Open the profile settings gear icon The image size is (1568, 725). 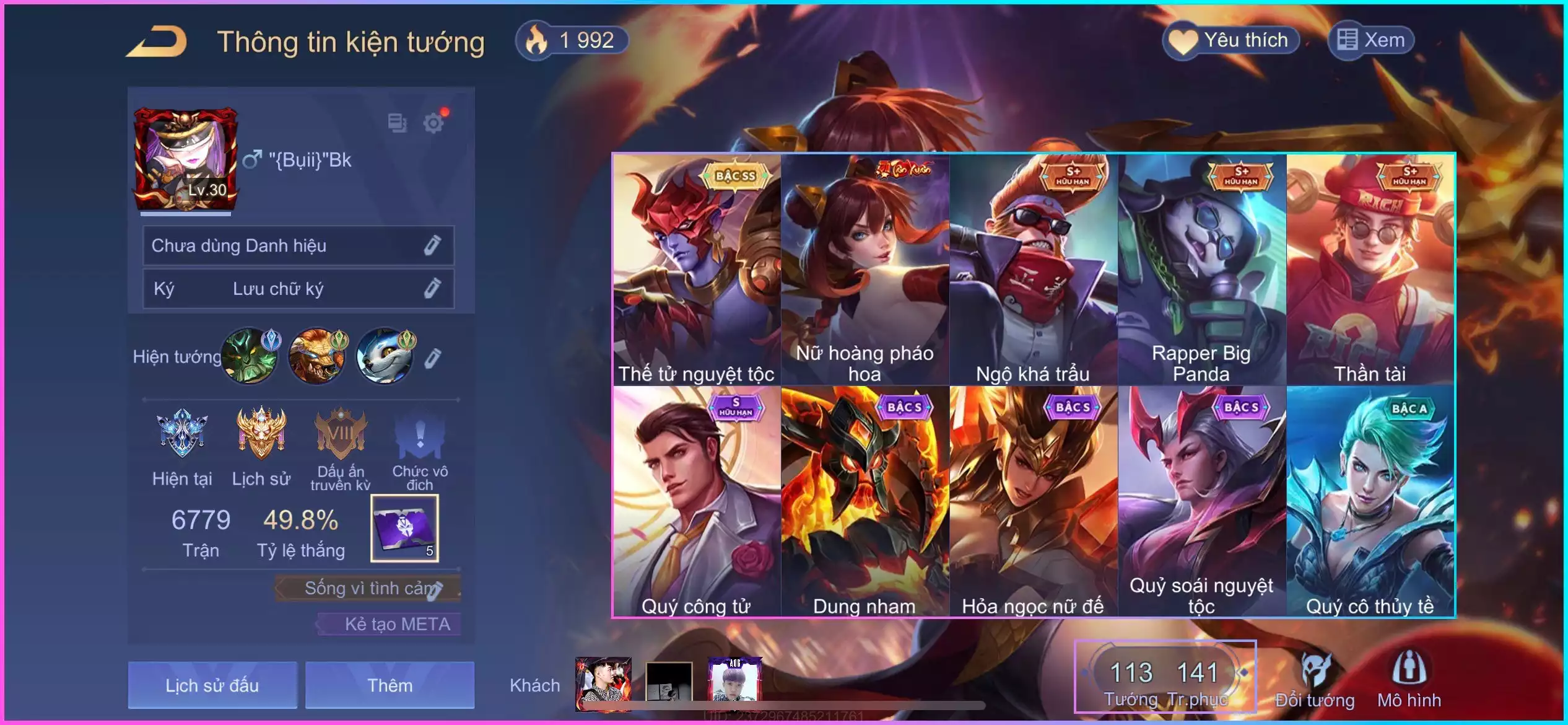click(x=433, y=123)
